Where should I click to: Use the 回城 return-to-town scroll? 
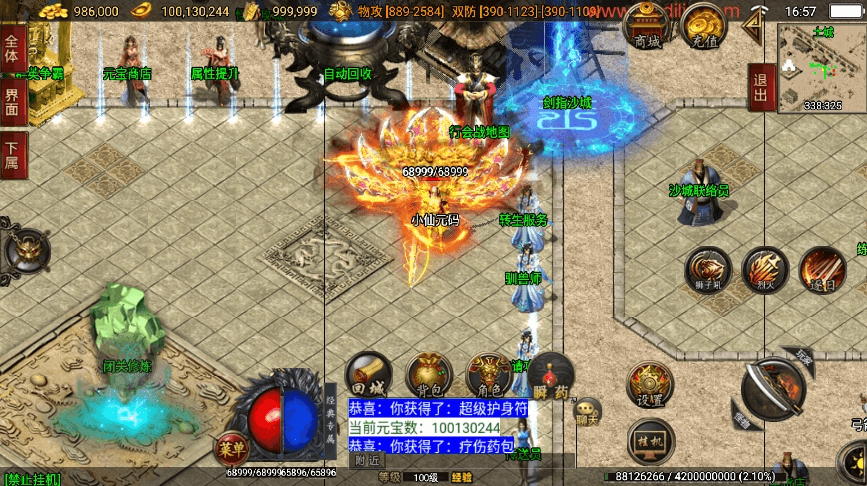367,374
